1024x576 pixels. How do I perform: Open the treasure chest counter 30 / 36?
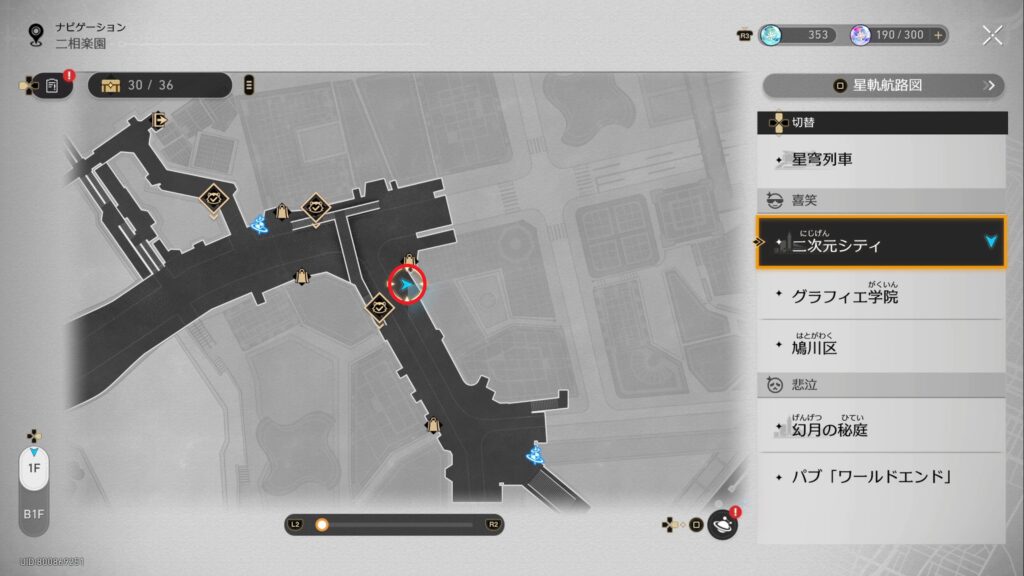pos(160,85)
